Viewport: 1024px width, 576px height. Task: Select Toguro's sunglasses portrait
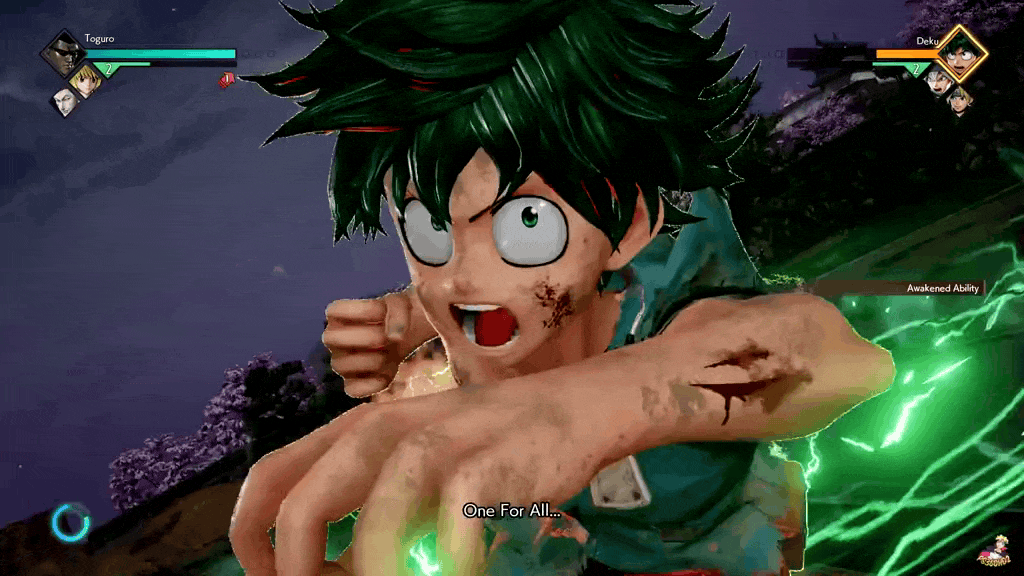[62, 53]
